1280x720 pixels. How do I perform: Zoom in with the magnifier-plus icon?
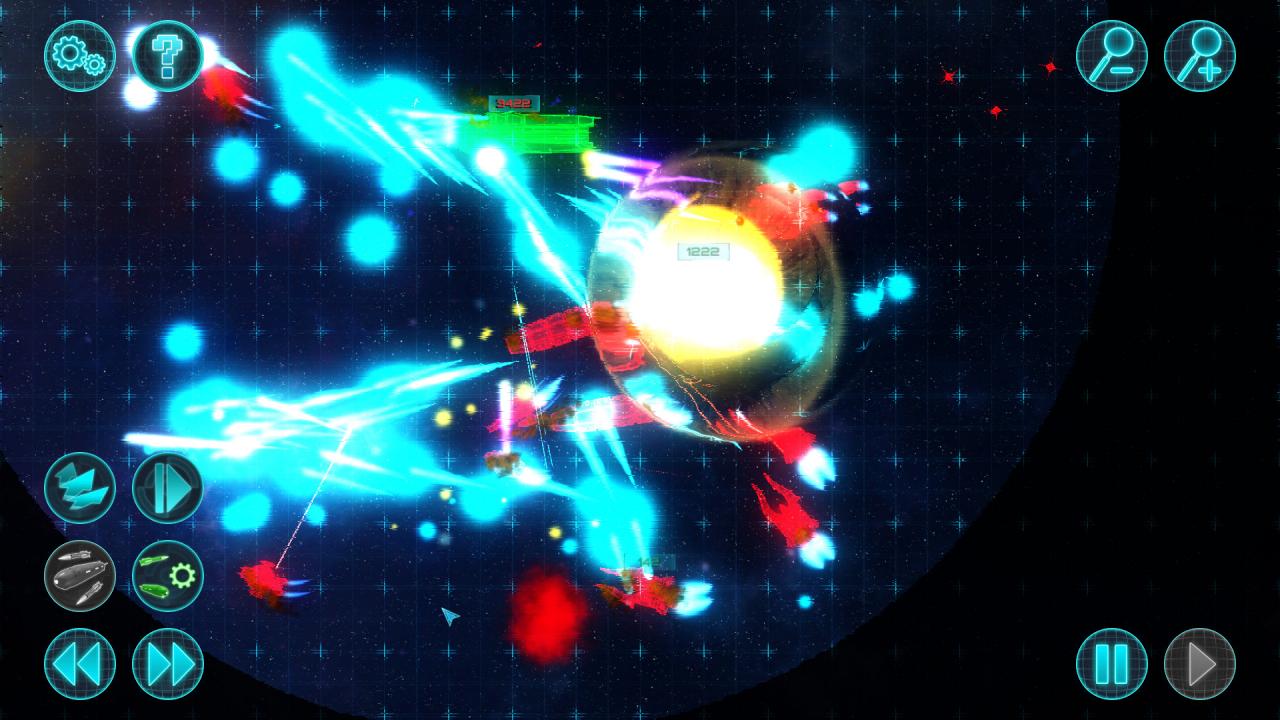tap(1202, 57)
